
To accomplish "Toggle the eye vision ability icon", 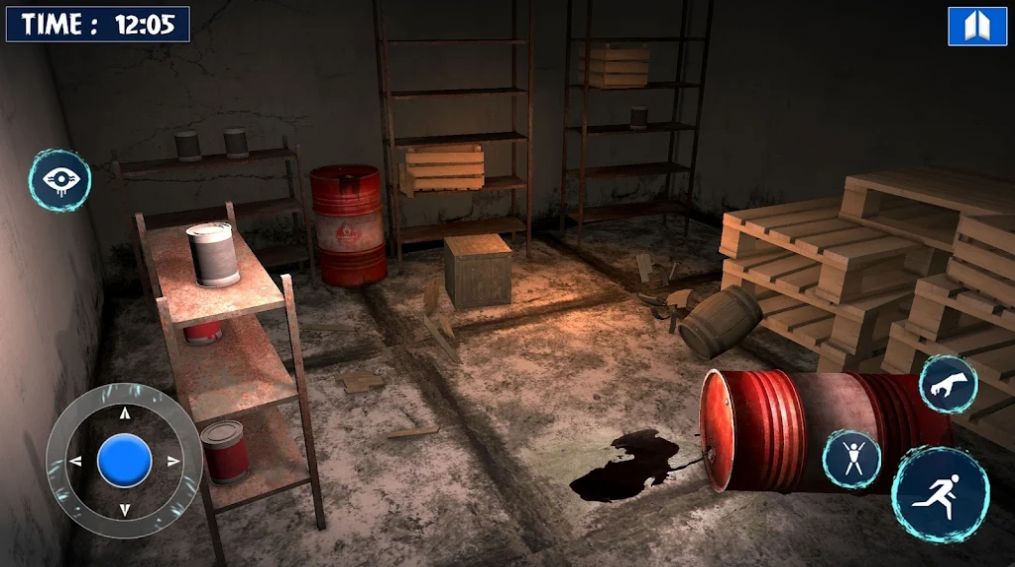I will coord(60,180).
